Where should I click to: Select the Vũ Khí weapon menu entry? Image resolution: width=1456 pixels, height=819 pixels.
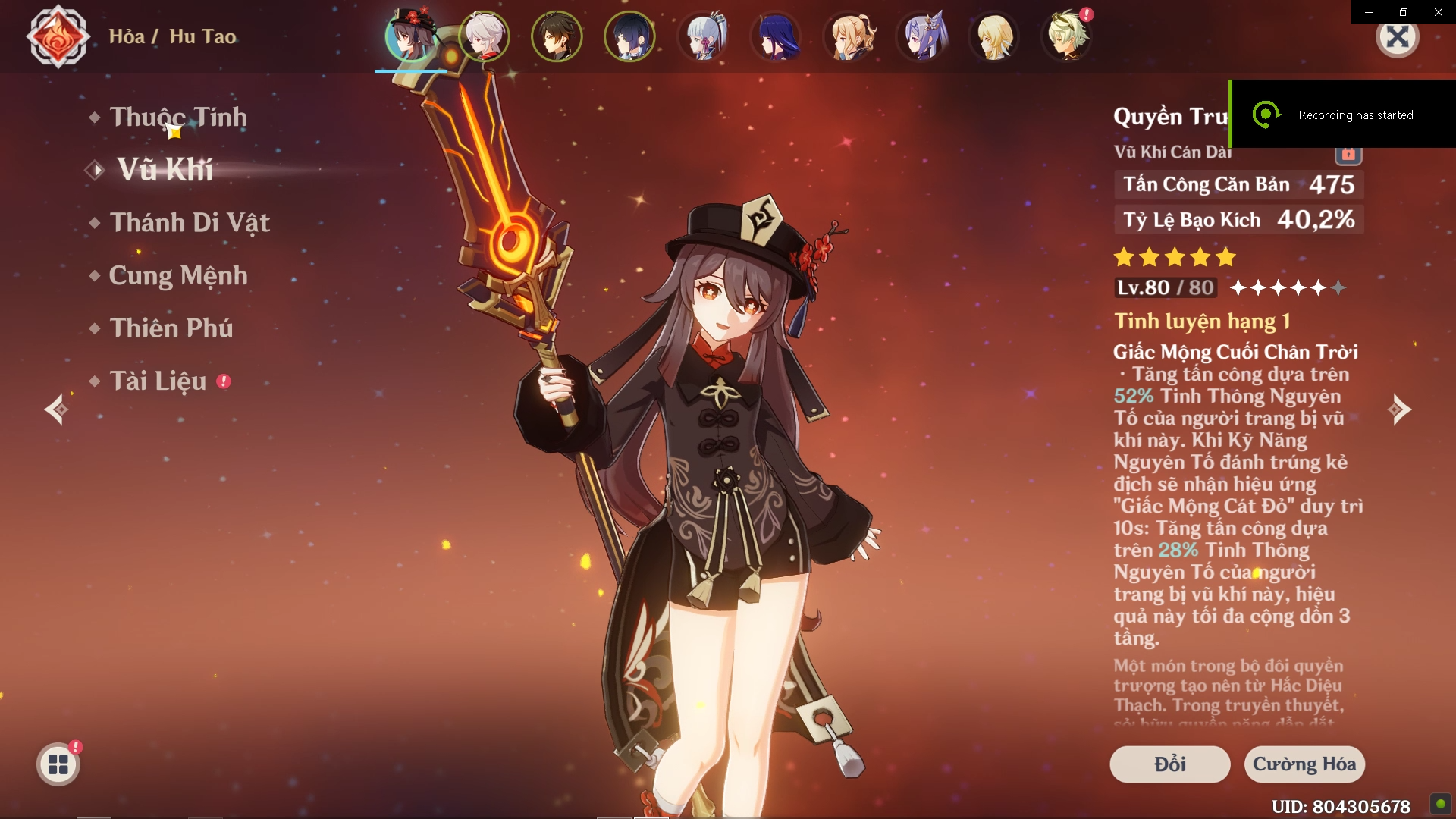pos(165,170)
